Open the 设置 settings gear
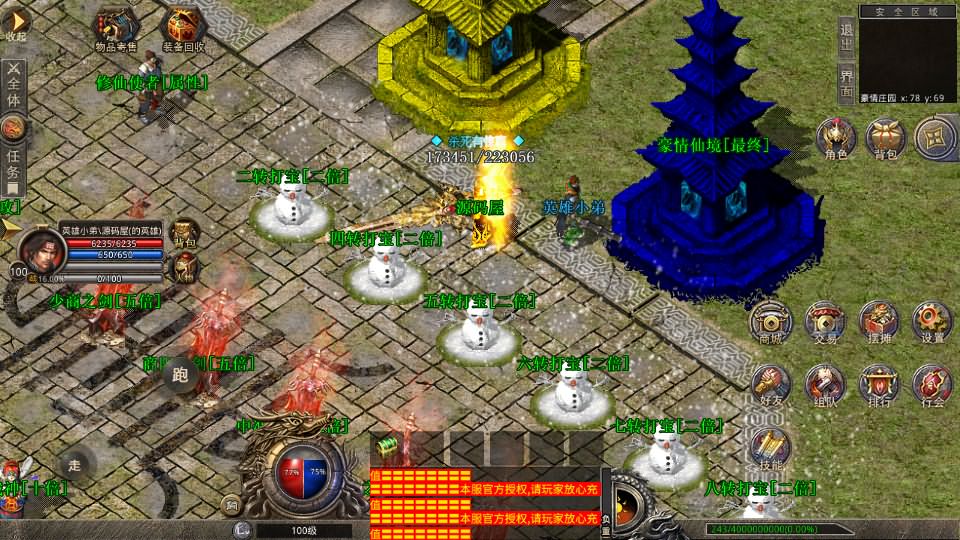Viewport: 960px width, 540px height. (x=932, y=321)
